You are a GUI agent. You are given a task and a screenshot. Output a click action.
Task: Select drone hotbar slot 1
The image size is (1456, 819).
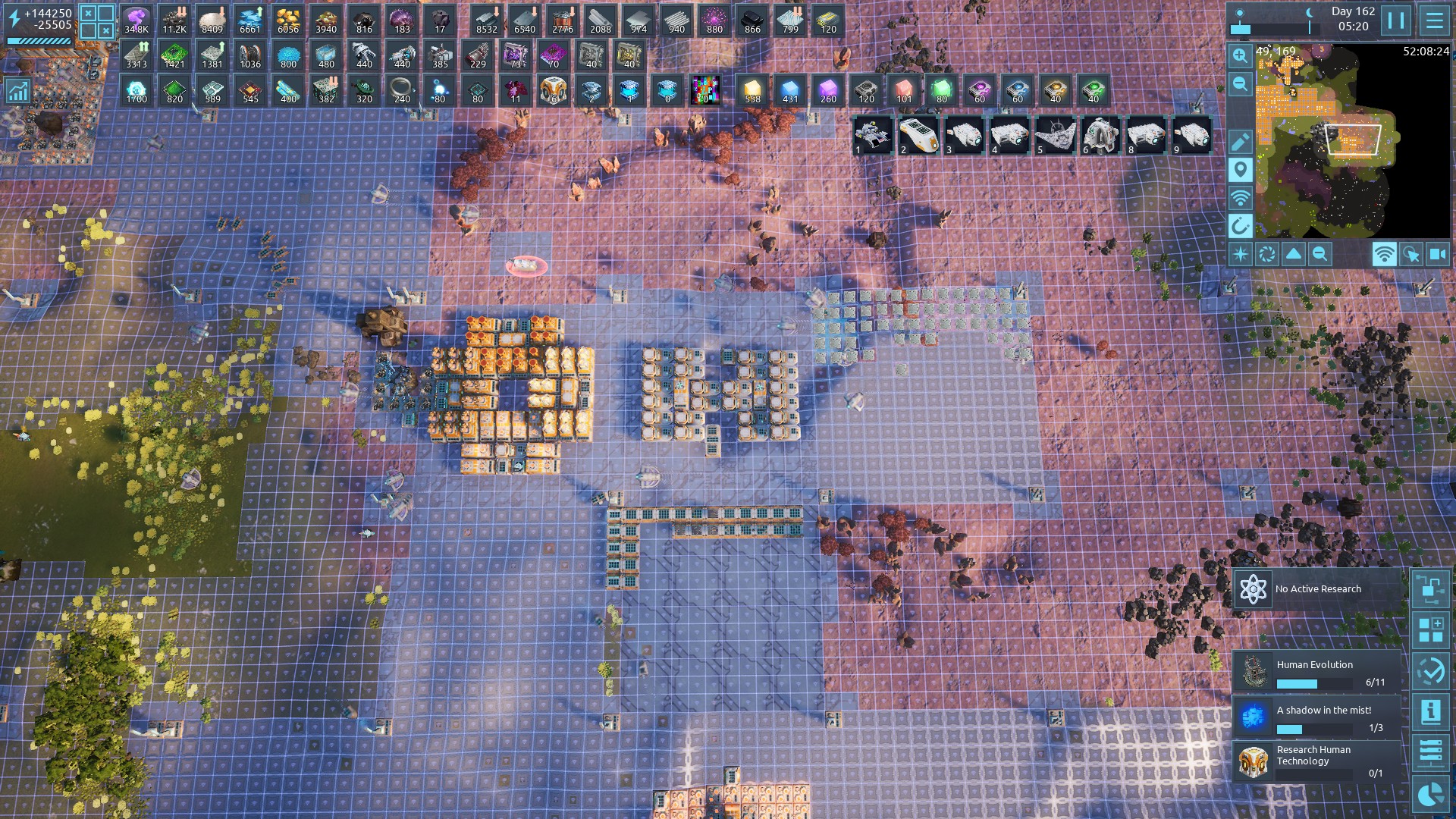873,136
